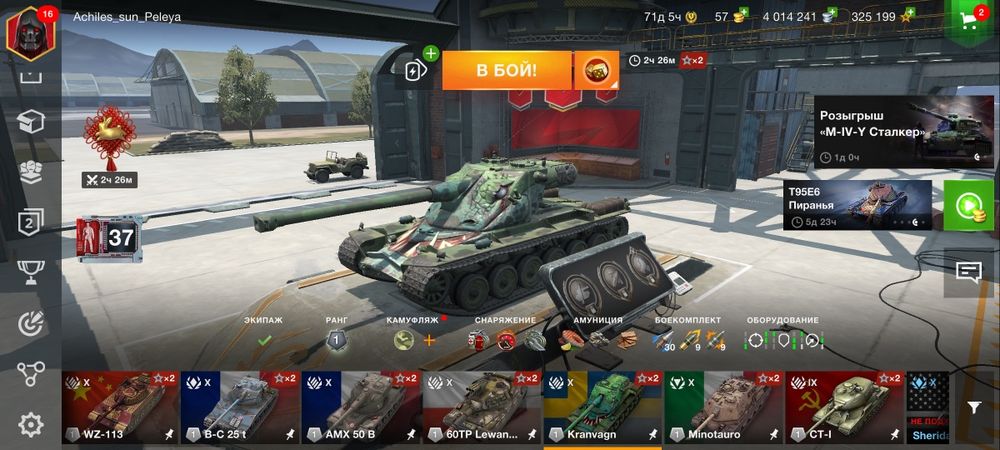Open the trophy achievements menu

tap(30, 272)
